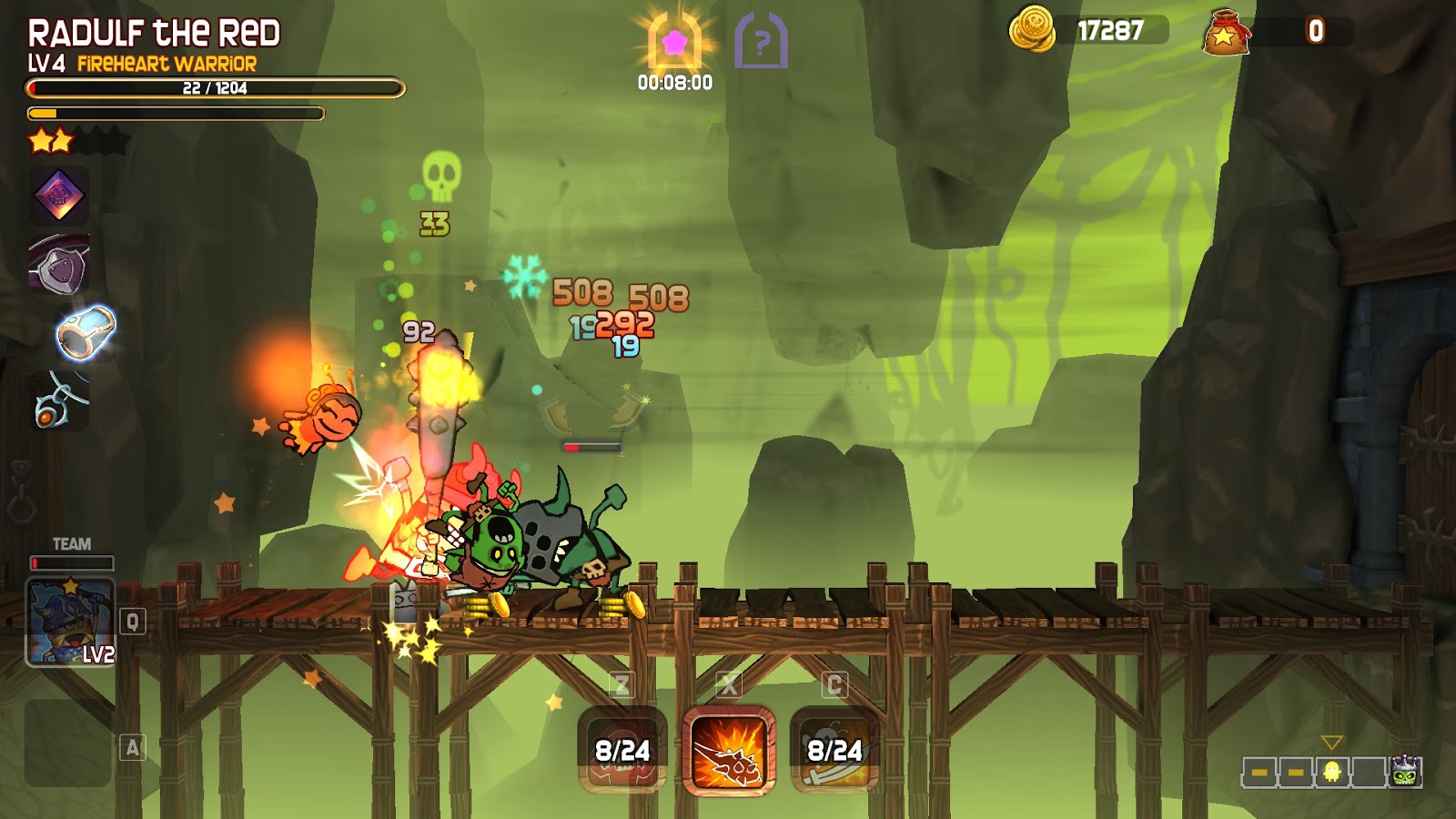
Task: Activate the flaming spiked mace skill
Action: [729, 751]
